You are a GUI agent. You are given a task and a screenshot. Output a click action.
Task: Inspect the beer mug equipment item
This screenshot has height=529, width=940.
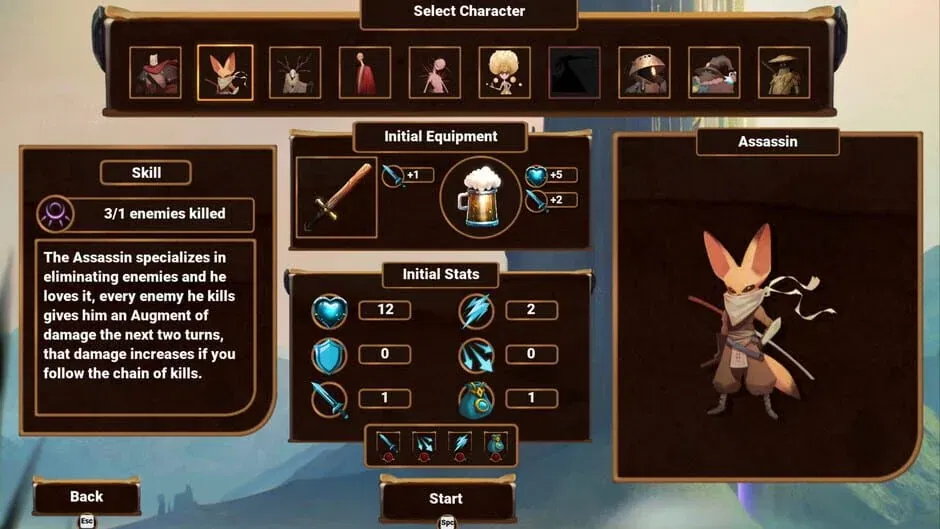[x=480, y=197]
